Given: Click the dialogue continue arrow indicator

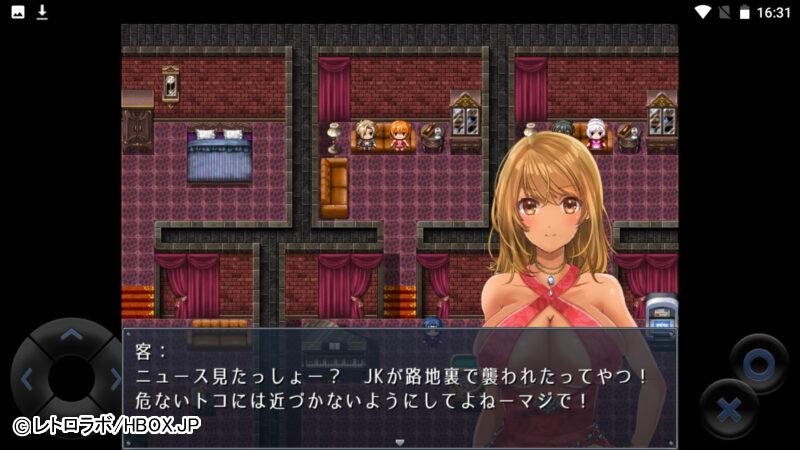Looking at the screenshot, I should (400, 442).
